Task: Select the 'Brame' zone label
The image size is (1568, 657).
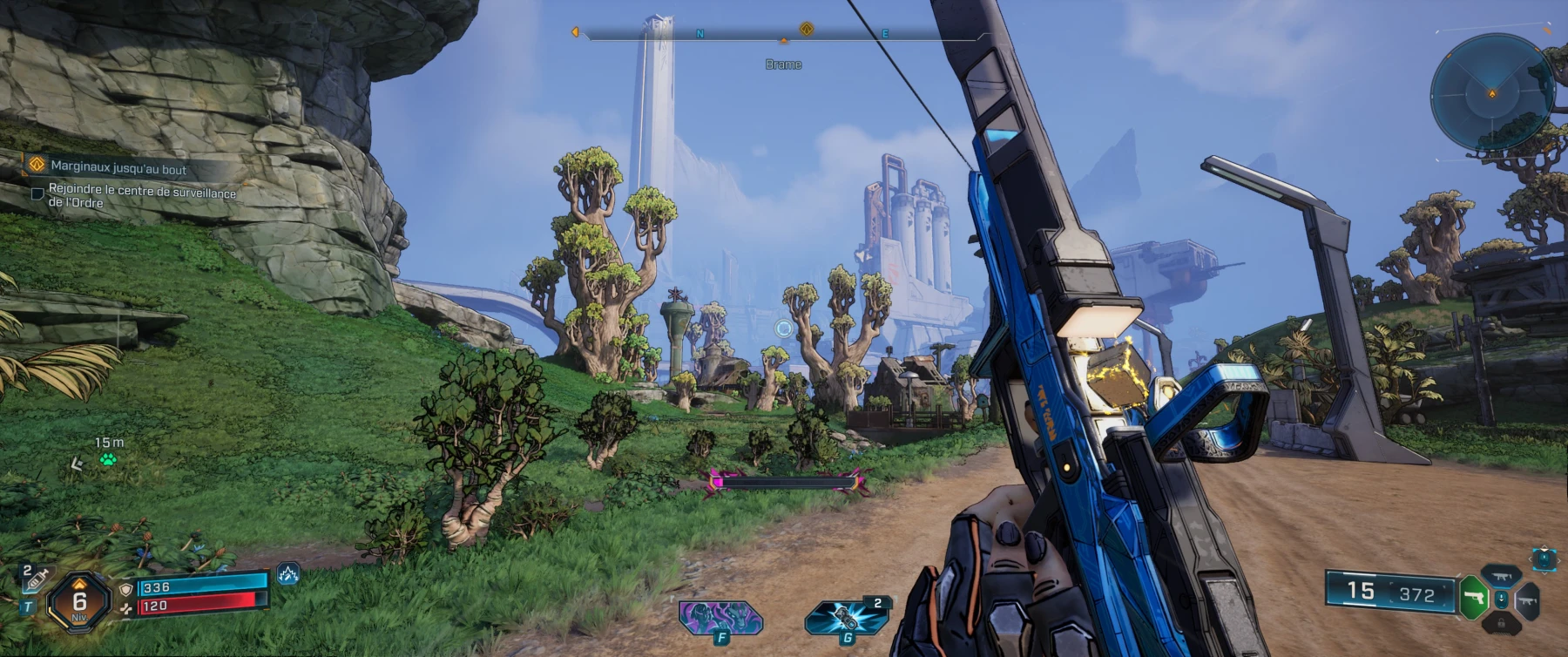Action: point(783,64)
